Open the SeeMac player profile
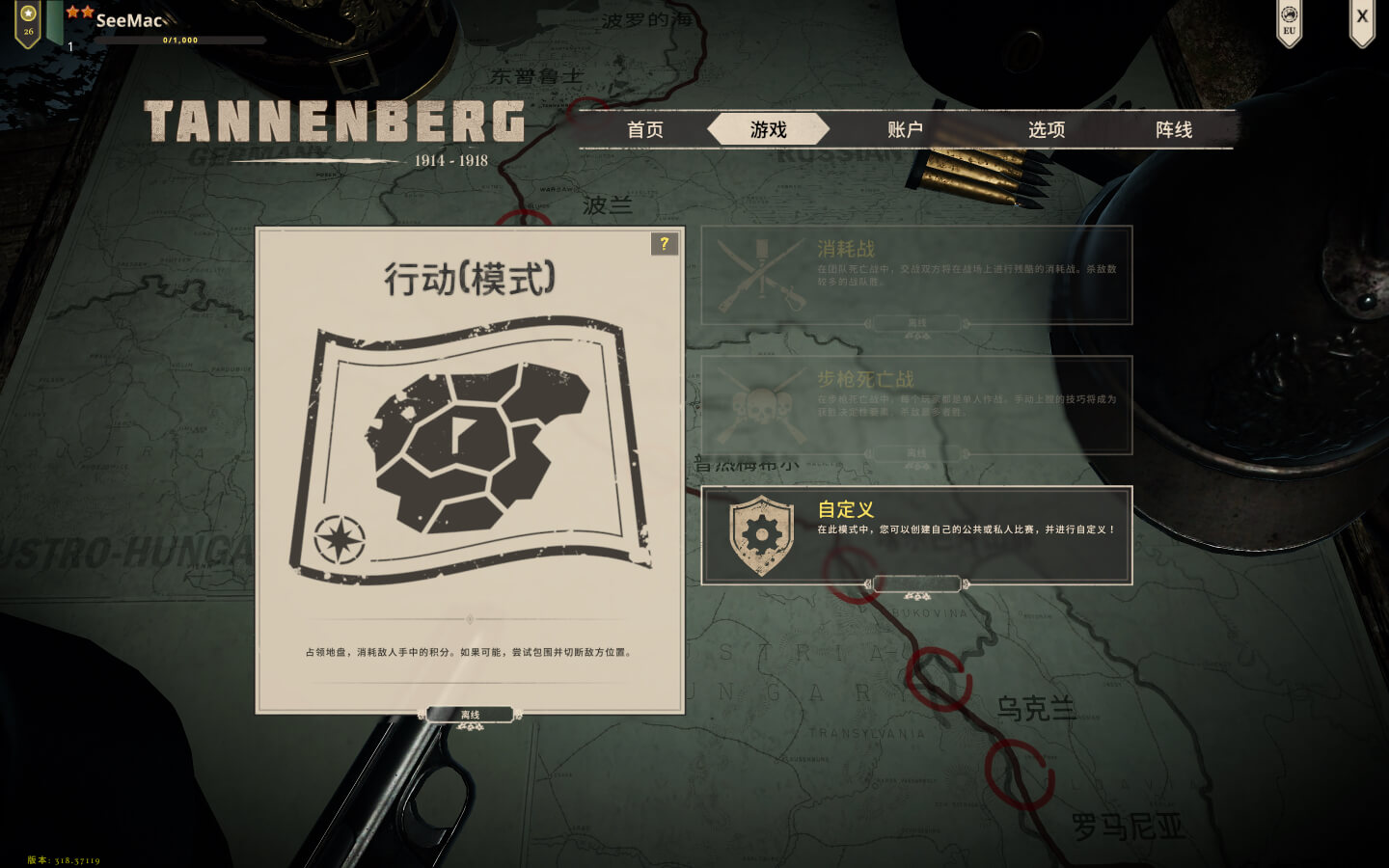Screen dimensions: 1389x868 130,20
